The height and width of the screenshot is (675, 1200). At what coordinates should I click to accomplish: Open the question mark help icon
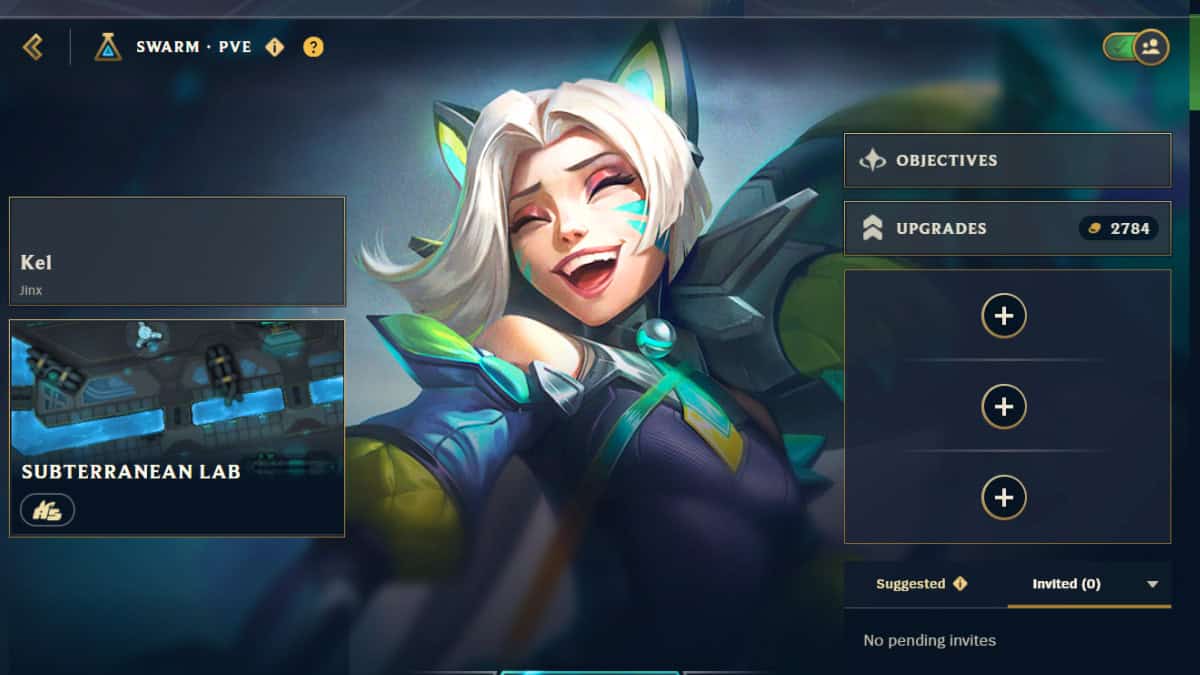coord(313,47)
